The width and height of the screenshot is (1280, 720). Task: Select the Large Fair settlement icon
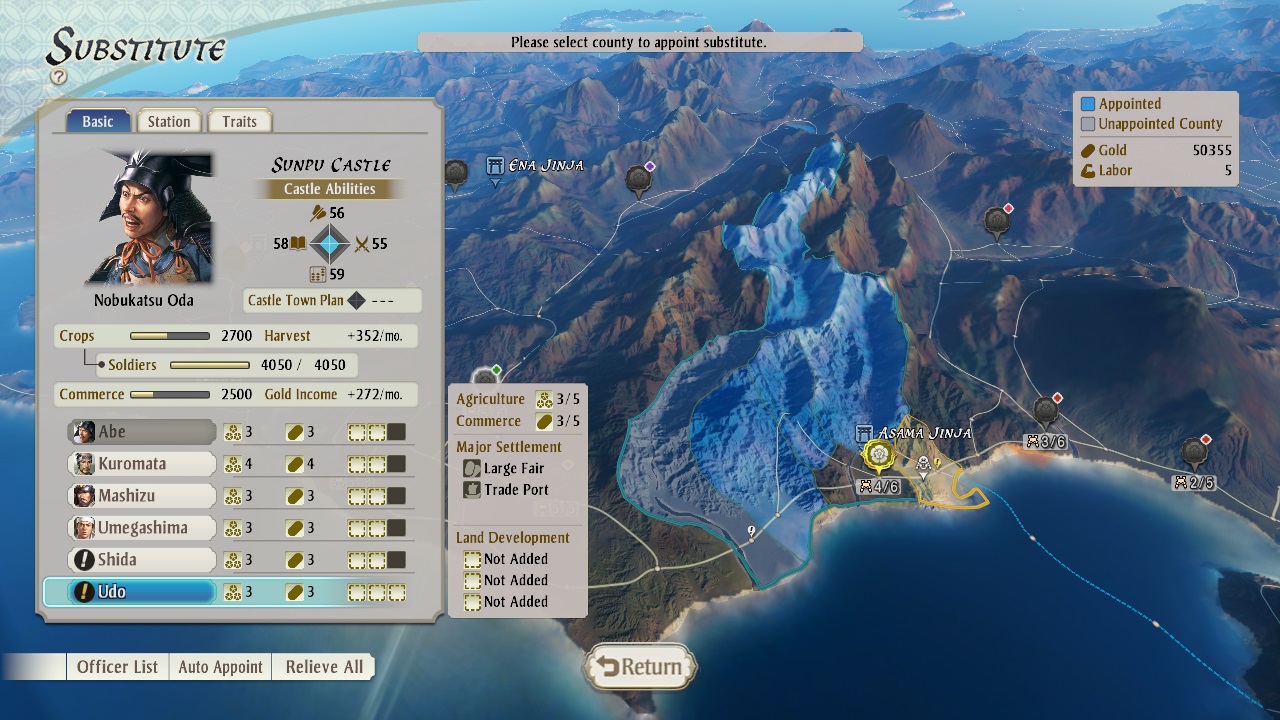click(x=471, y=468)
